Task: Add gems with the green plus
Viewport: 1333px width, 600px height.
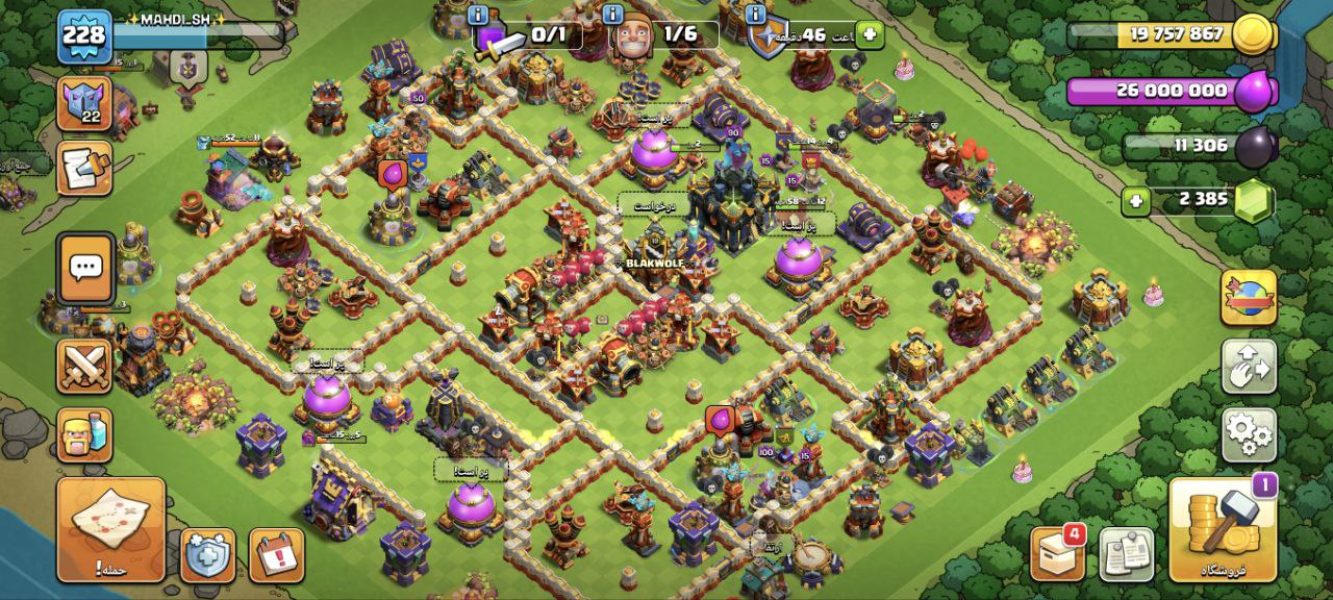Action: tap(1135, 199)
